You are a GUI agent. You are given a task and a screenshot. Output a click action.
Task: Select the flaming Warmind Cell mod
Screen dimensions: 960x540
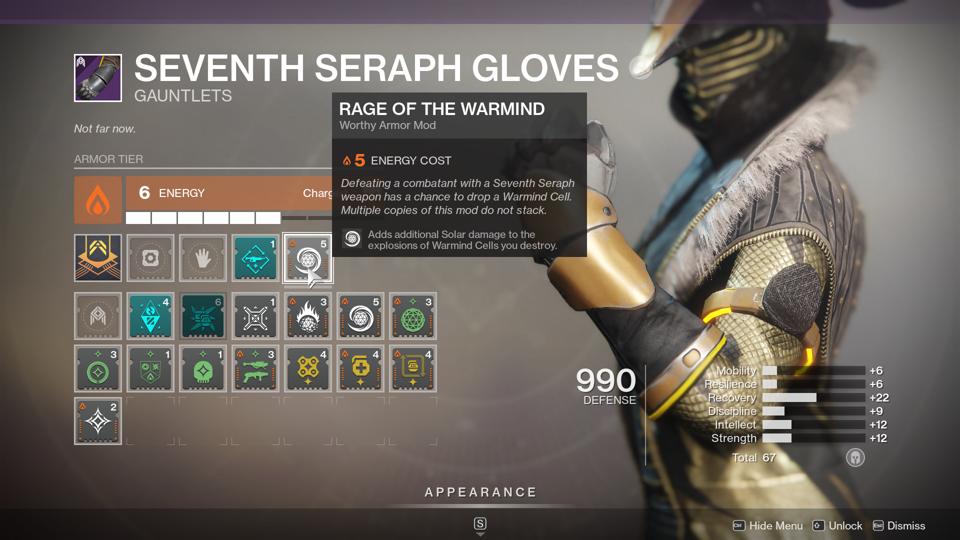[x=308, y=316]
